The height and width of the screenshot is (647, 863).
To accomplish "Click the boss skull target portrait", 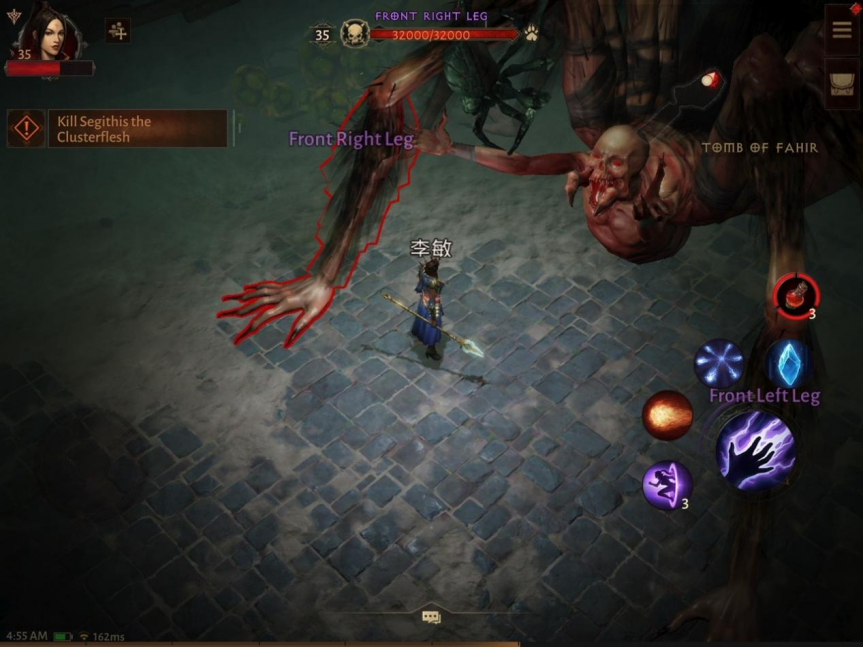I will [355, 34].
